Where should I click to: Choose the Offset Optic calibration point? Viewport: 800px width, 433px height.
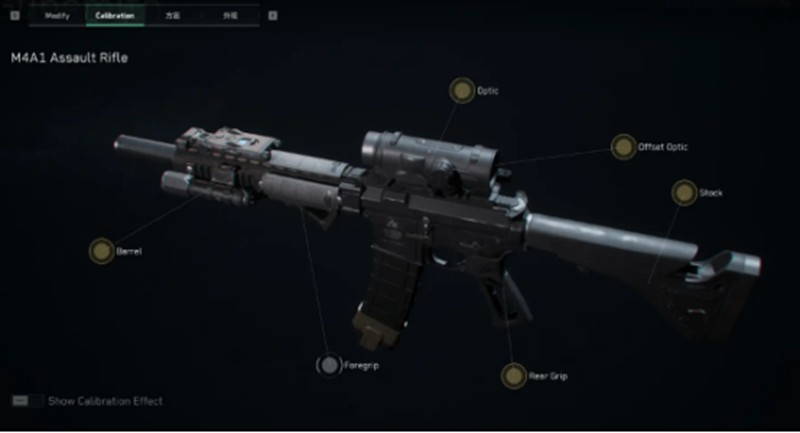624,147
